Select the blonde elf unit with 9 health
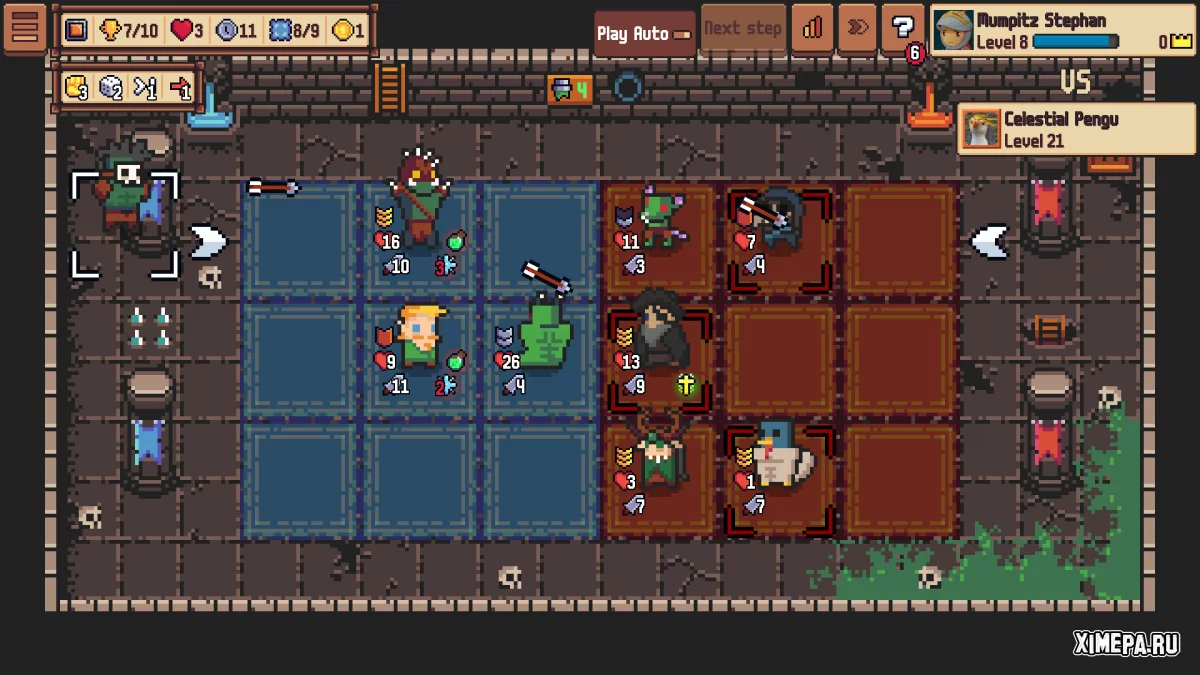The image size is (1200, 675). (x=420, y=335)
